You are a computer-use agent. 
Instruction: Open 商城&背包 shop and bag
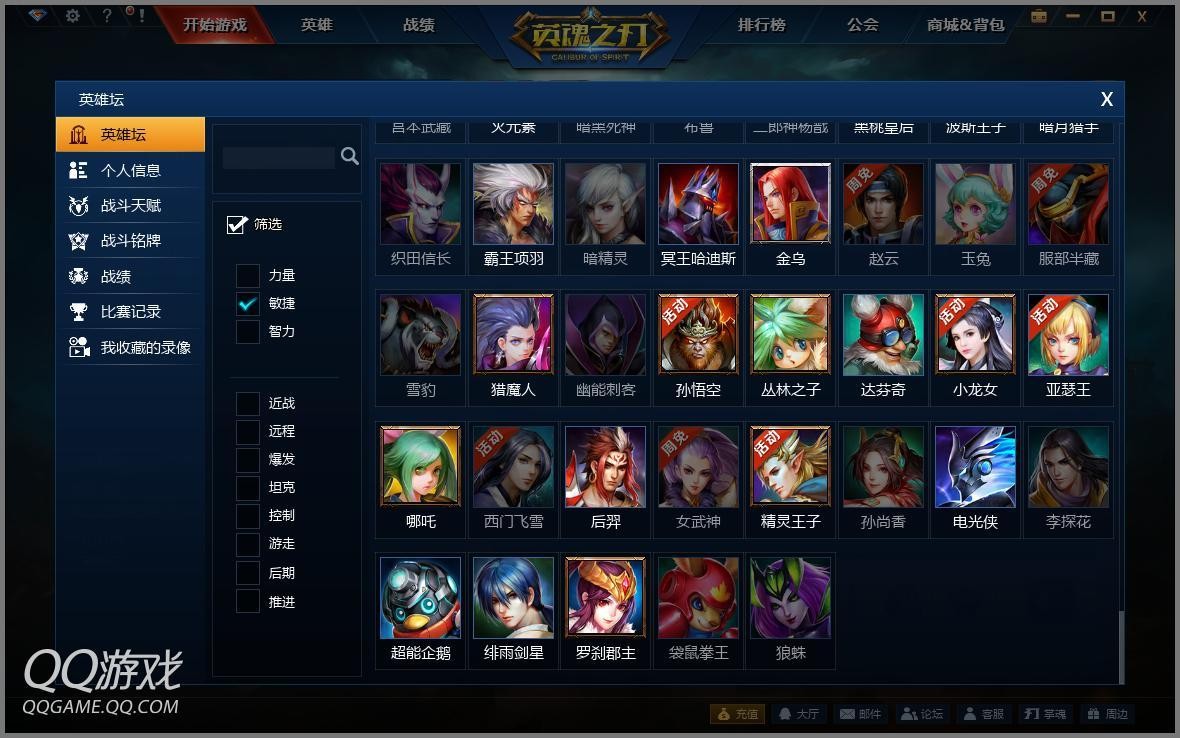click(x=965, y=24)
